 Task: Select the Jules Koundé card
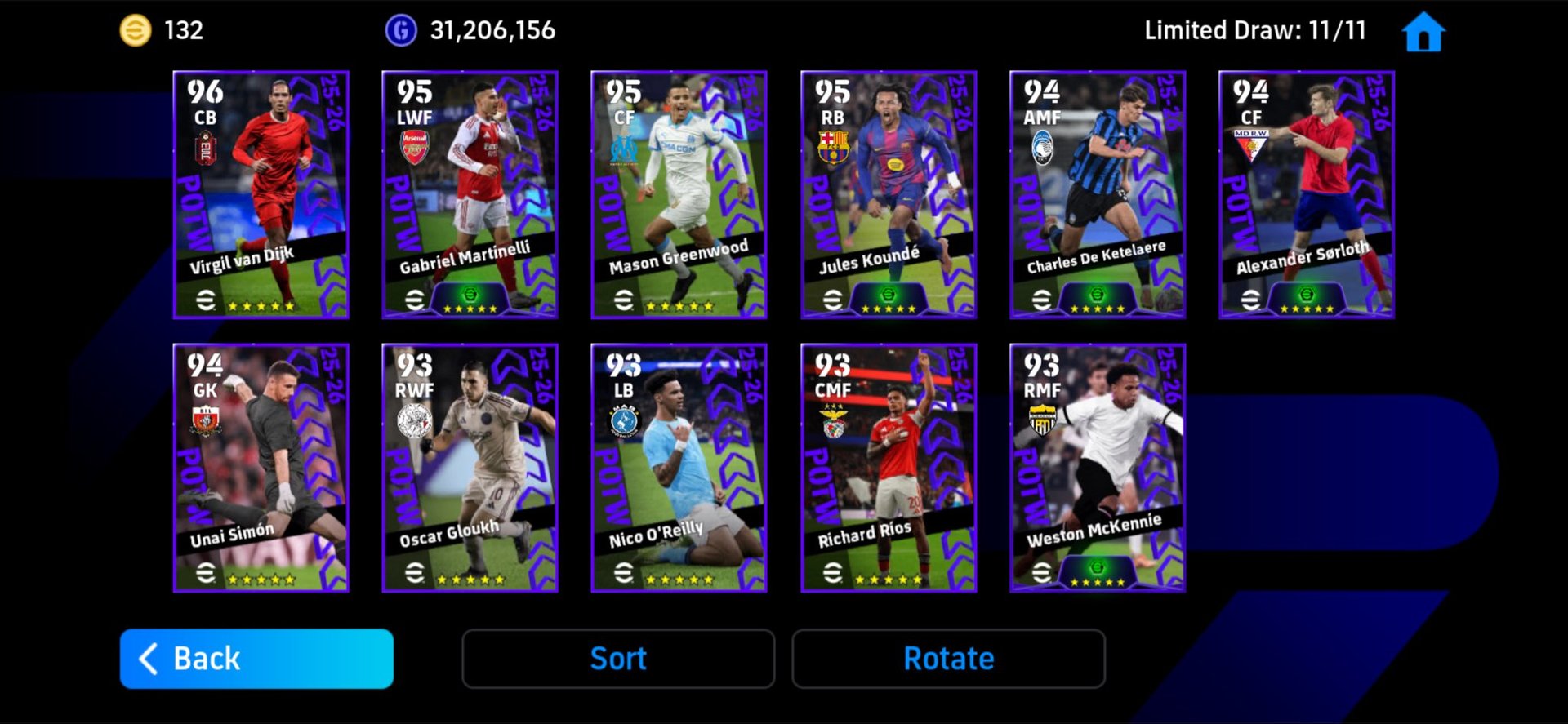coord(889,194)
